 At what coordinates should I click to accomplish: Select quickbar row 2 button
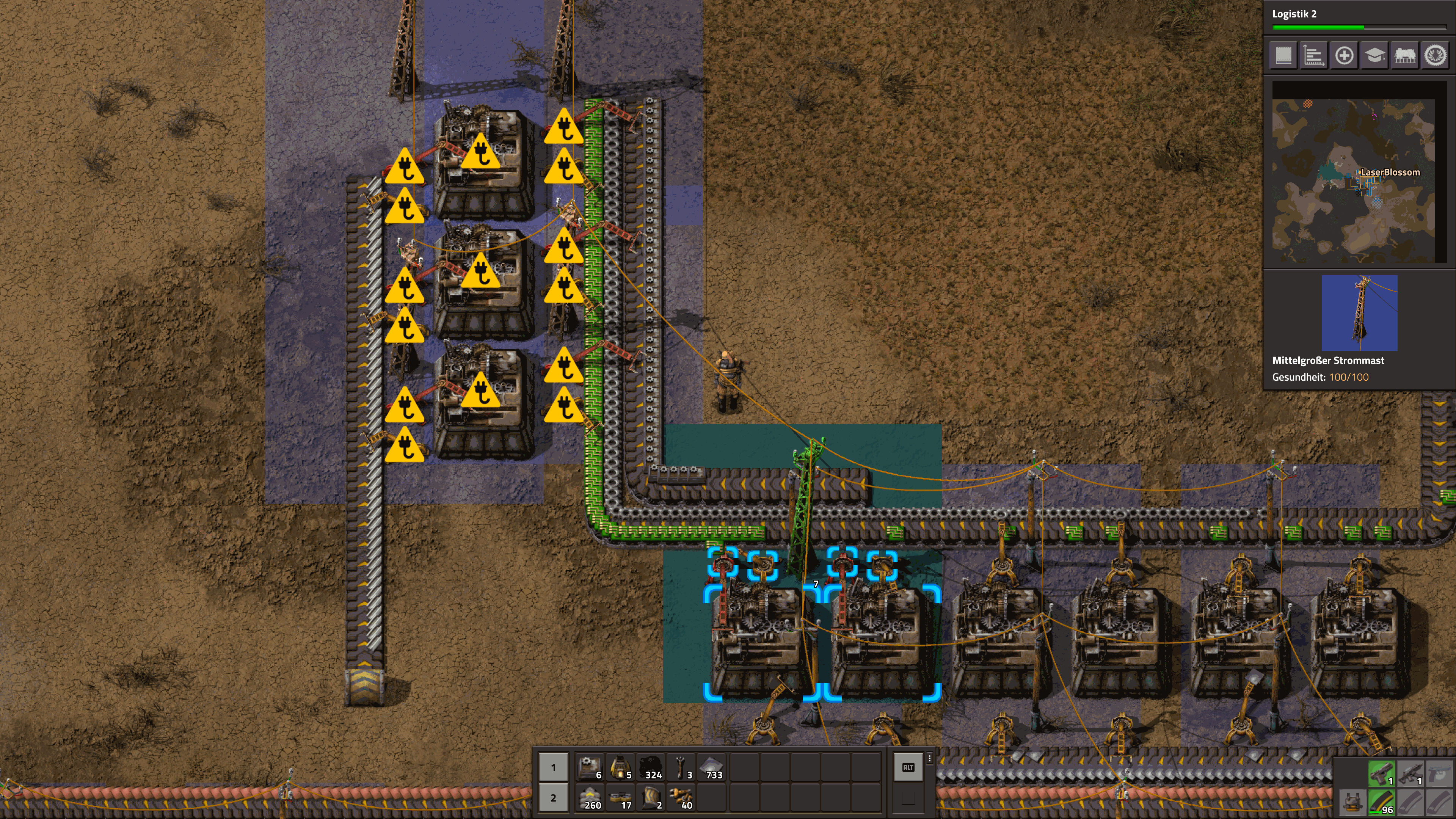coord(553,798)
